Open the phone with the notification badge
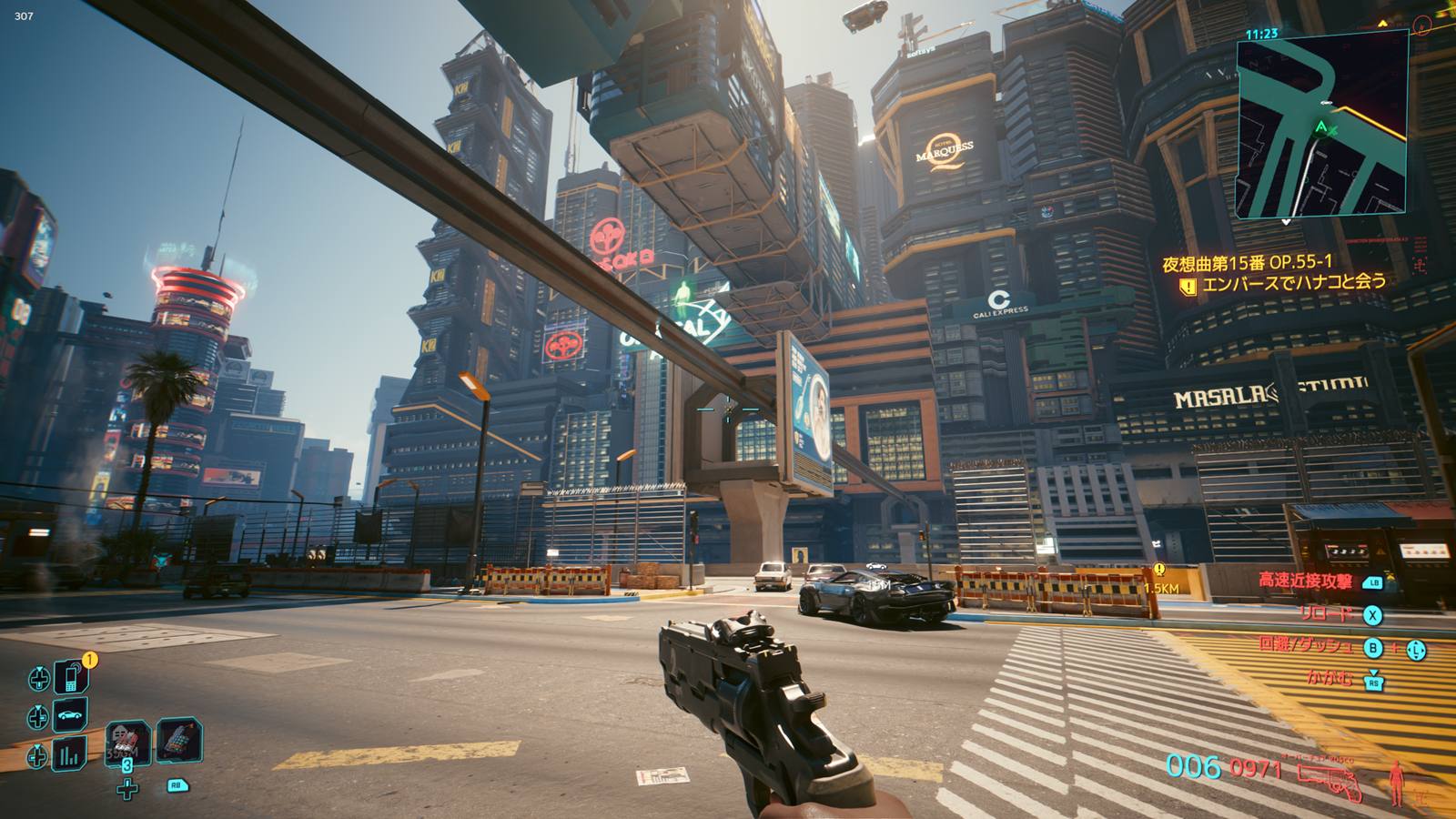 click(x=71, y=676)
